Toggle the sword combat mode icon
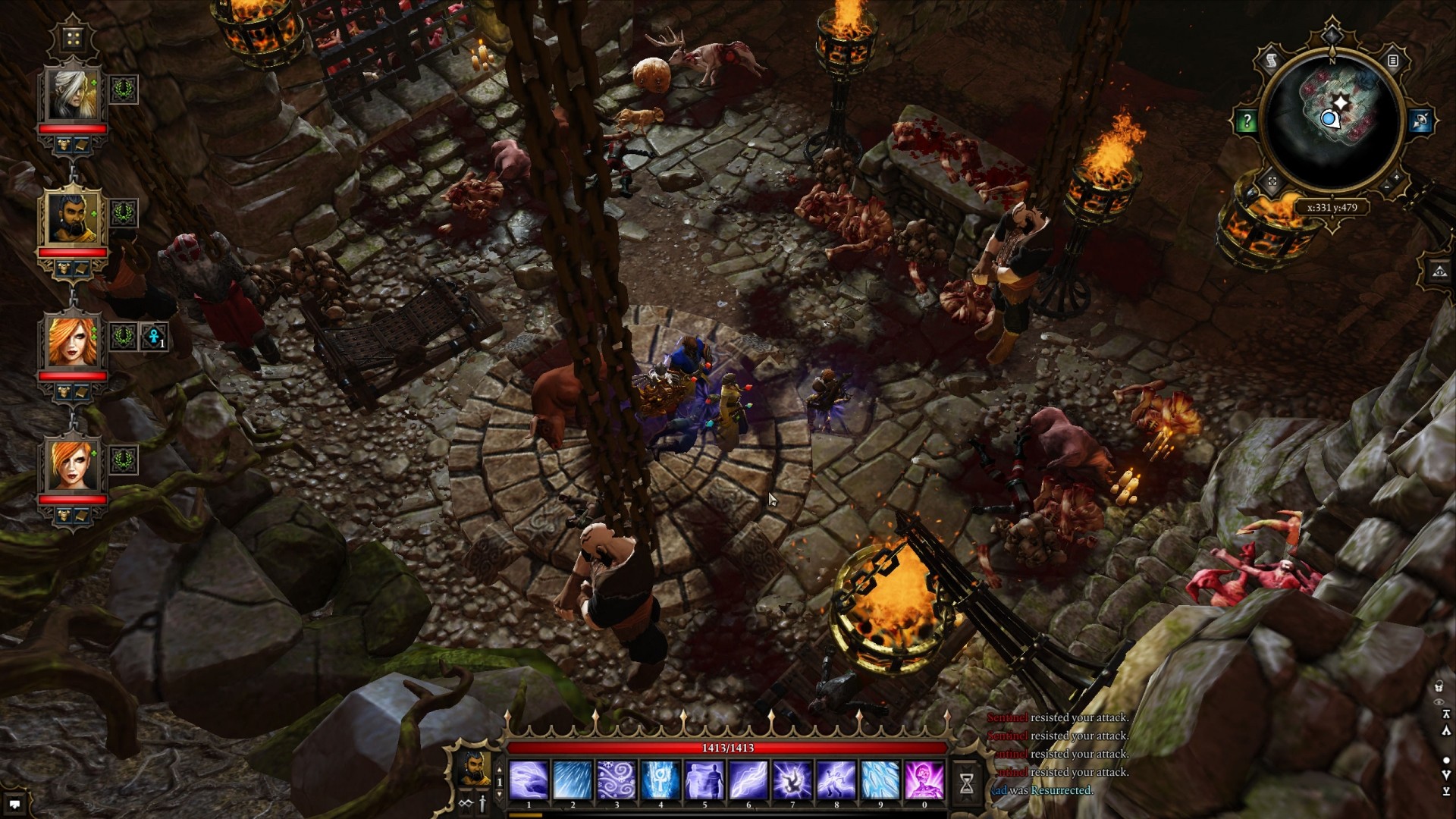 pyautogui.click(x=482, y=804)
